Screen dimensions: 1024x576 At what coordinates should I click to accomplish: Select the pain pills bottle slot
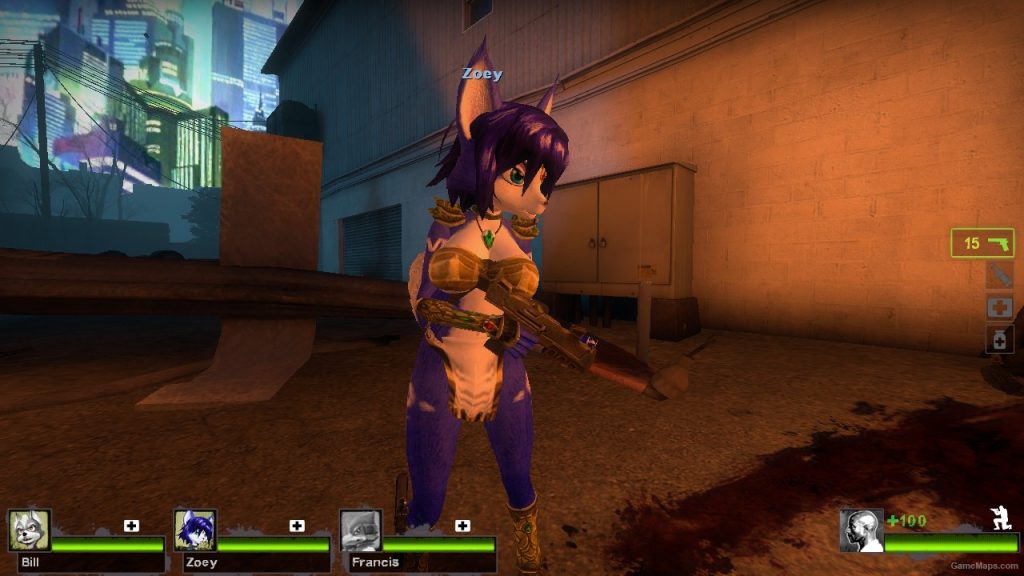coord(999,339)
